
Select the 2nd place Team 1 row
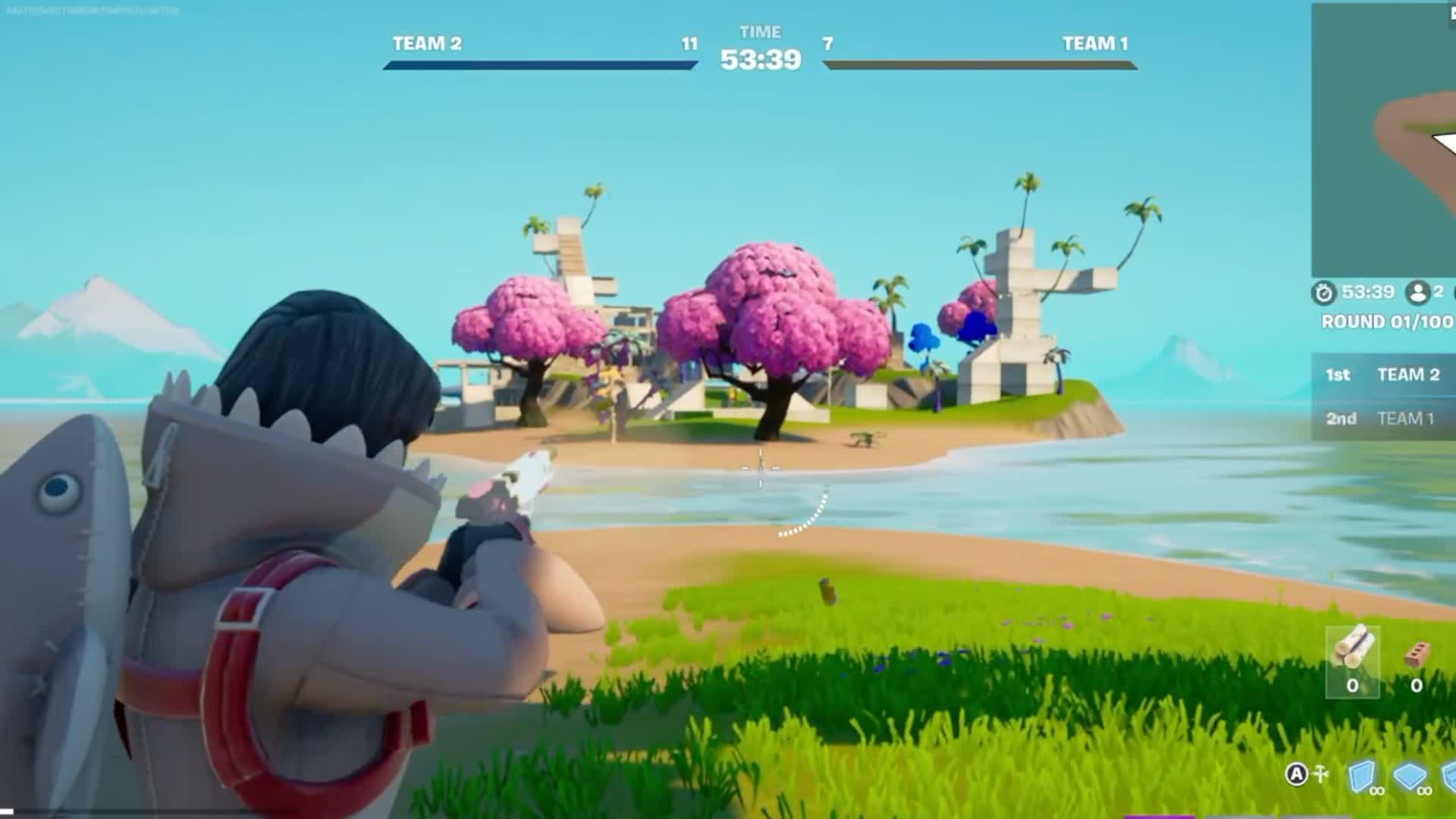pos(1383,419)
